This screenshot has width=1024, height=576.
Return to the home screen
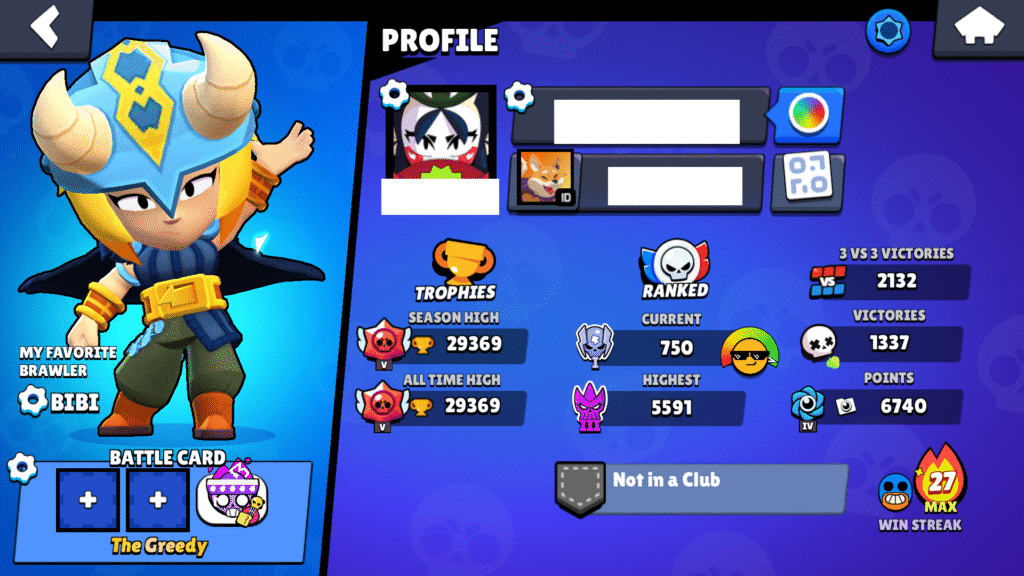tap(977, 27)
